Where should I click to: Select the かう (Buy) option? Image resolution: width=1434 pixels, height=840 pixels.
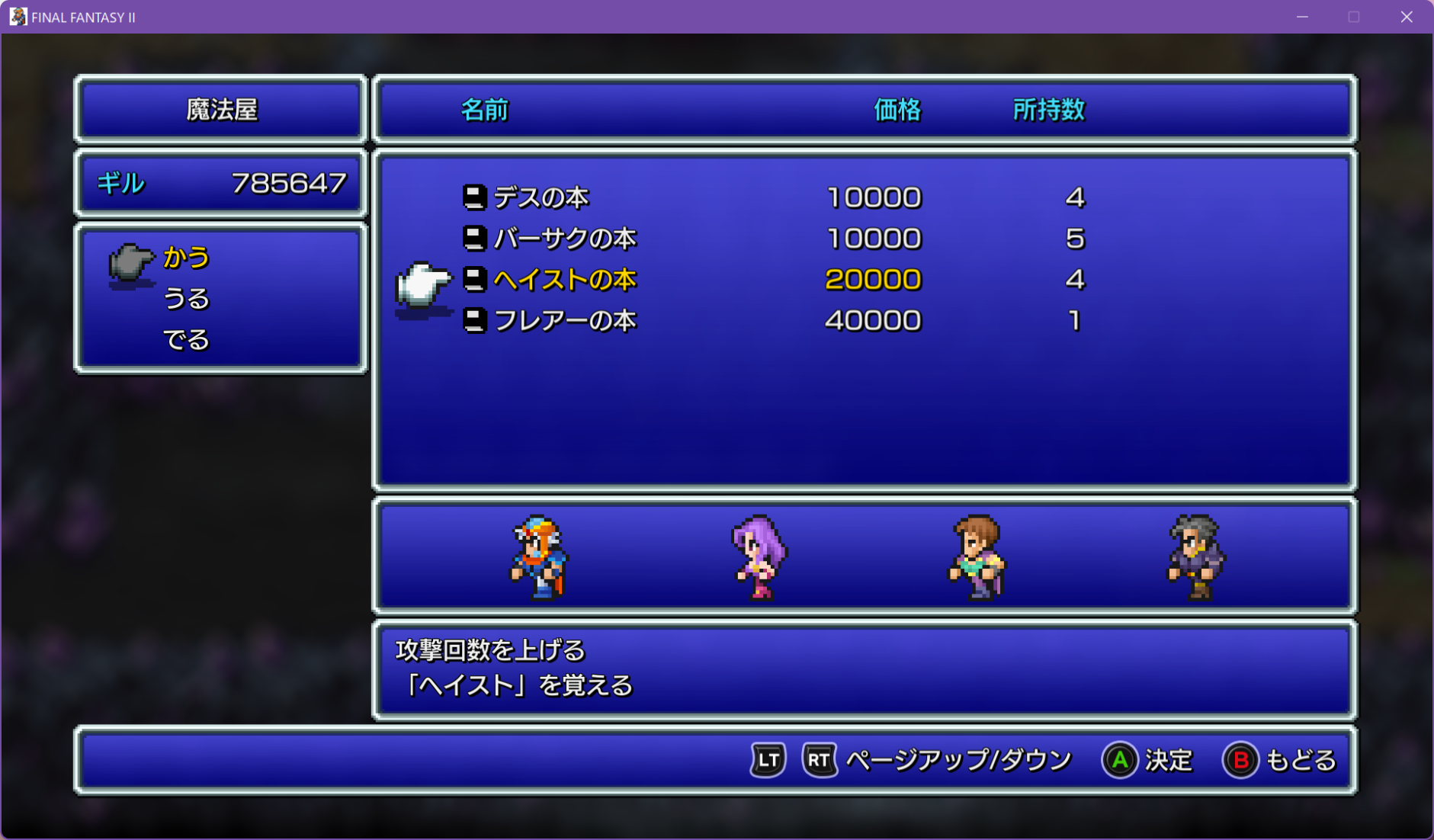pos(186,258)
